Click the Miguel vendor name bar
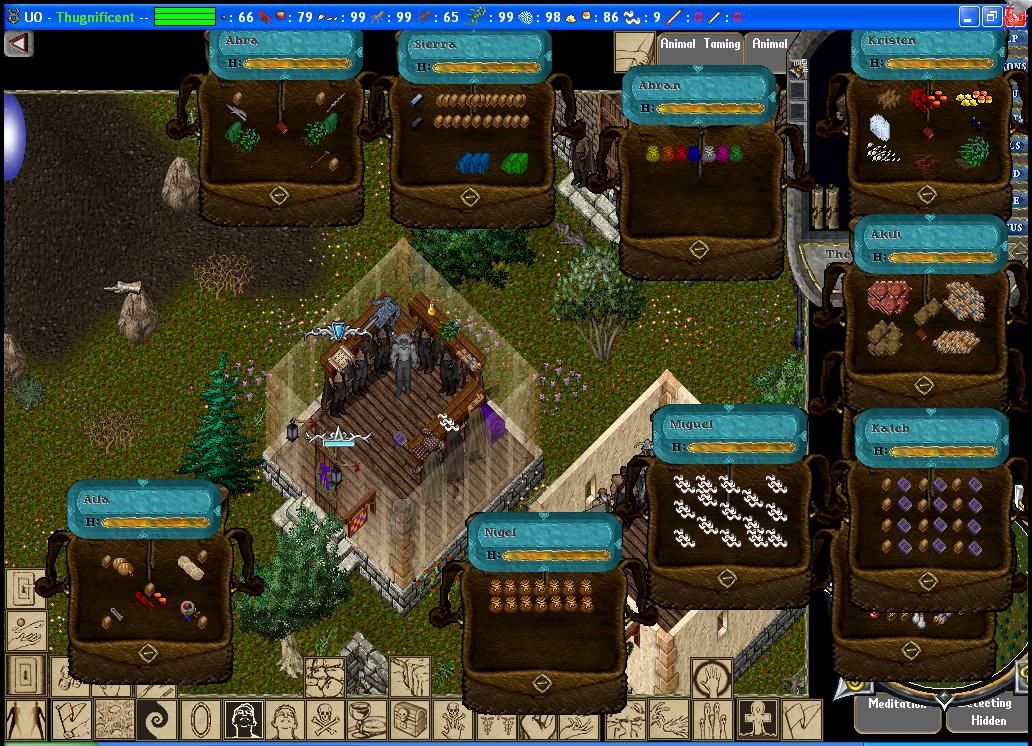Viewport: 1032px width, 746px height. coord(728,425)
